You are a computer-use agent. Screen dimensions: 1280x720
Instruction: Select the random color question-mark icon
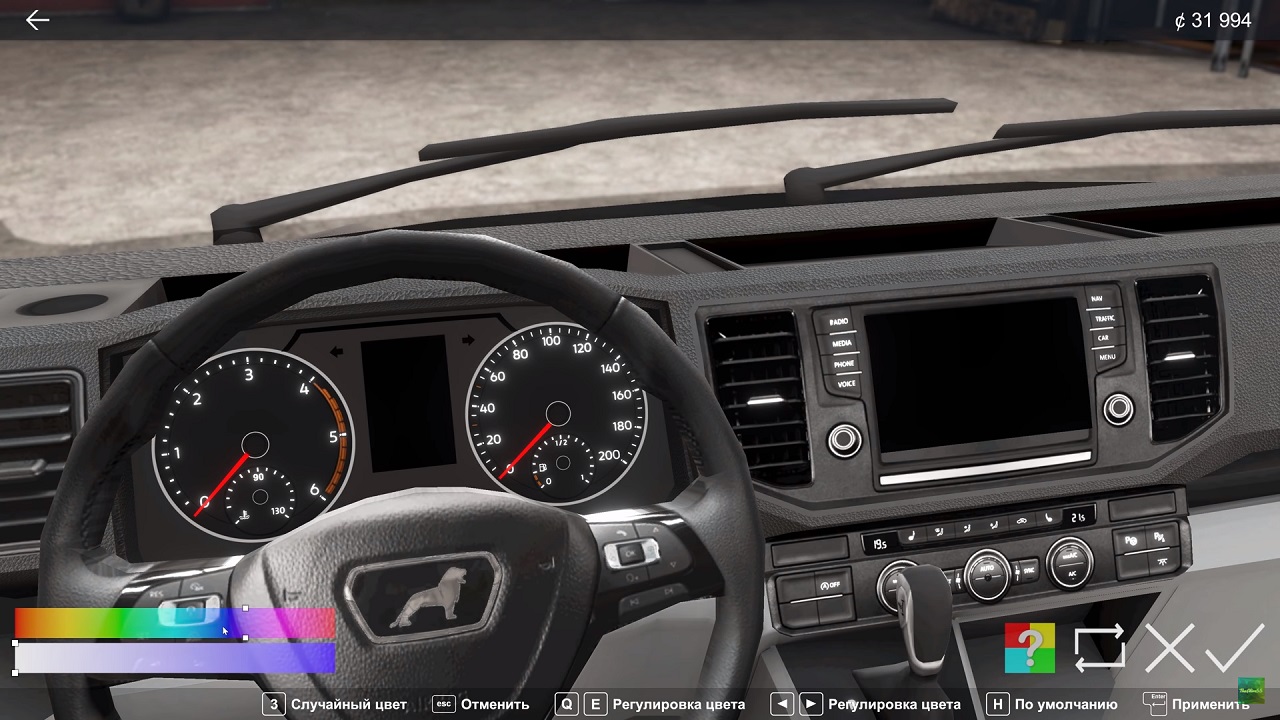1032,649
